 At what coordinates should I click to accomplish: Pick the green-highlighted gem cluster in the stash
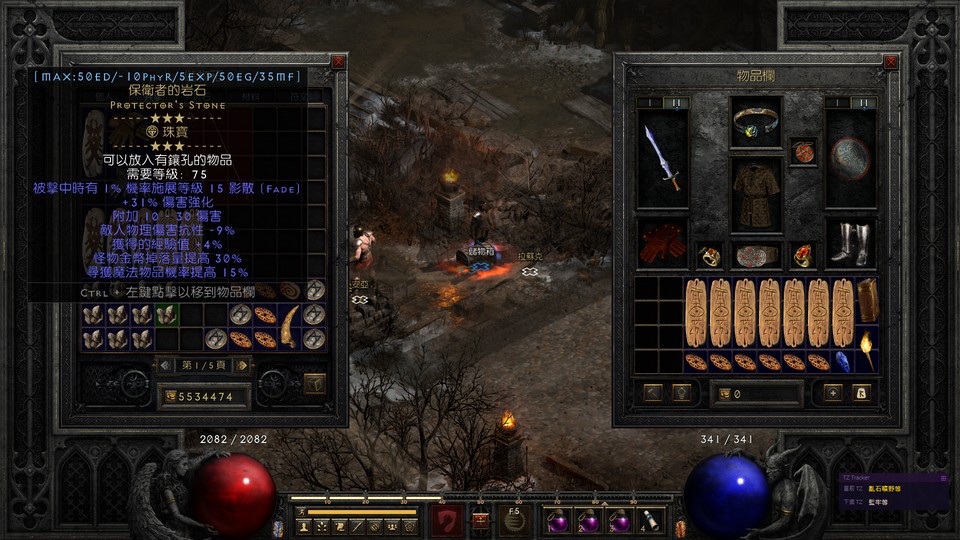(165, 315)
